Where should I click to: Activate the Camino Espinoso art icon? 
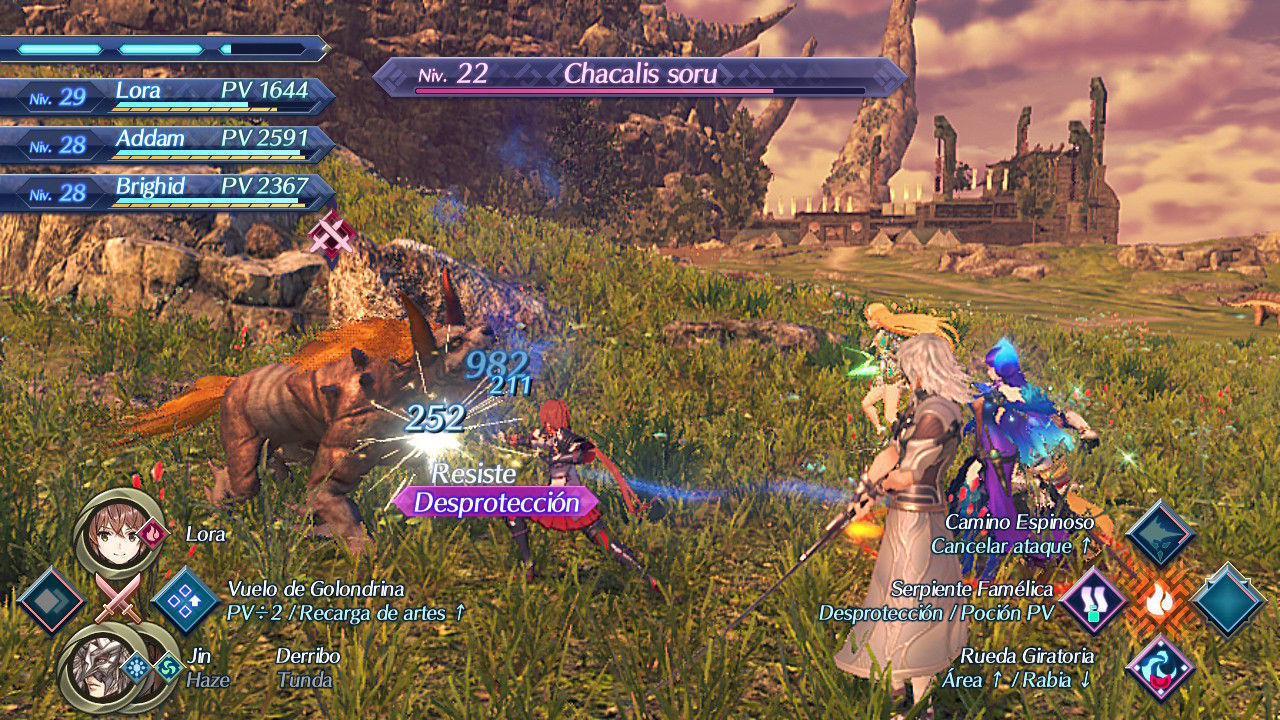(x=1160, y=535)
